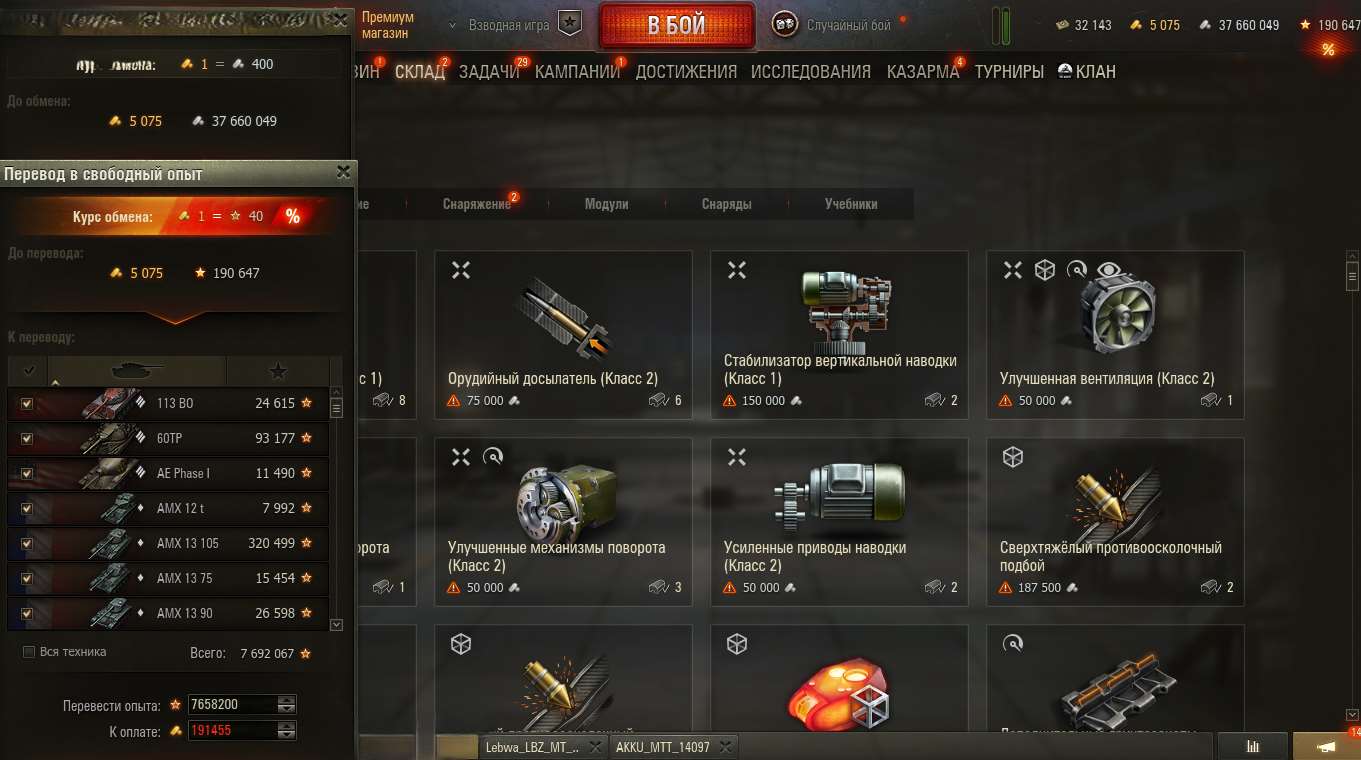Toggle the Вся техника checkbox
This screenshot has width=1361, height=760.
(x=29, y=652)
